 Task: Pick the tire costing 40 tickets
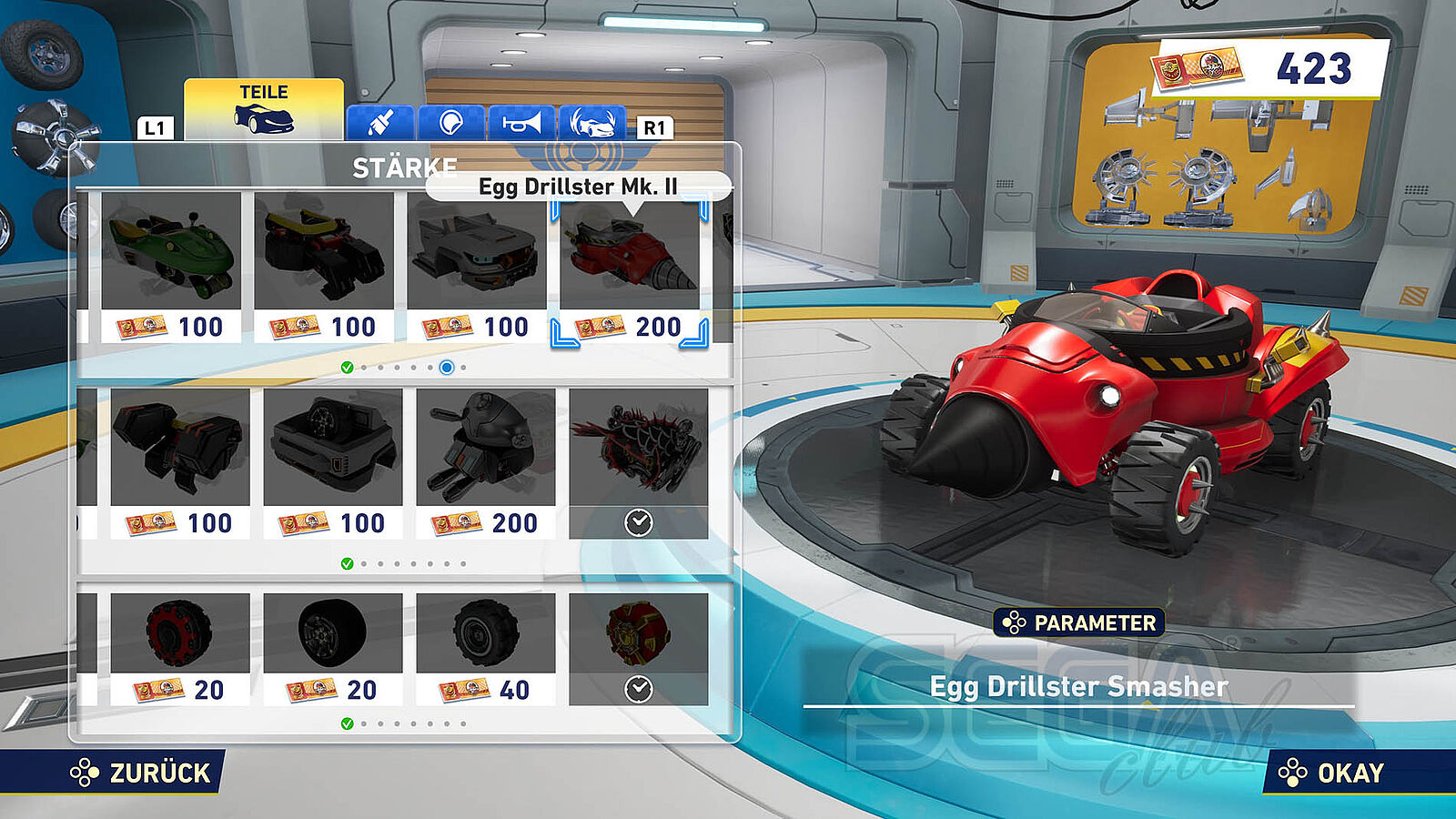[486, 650]
